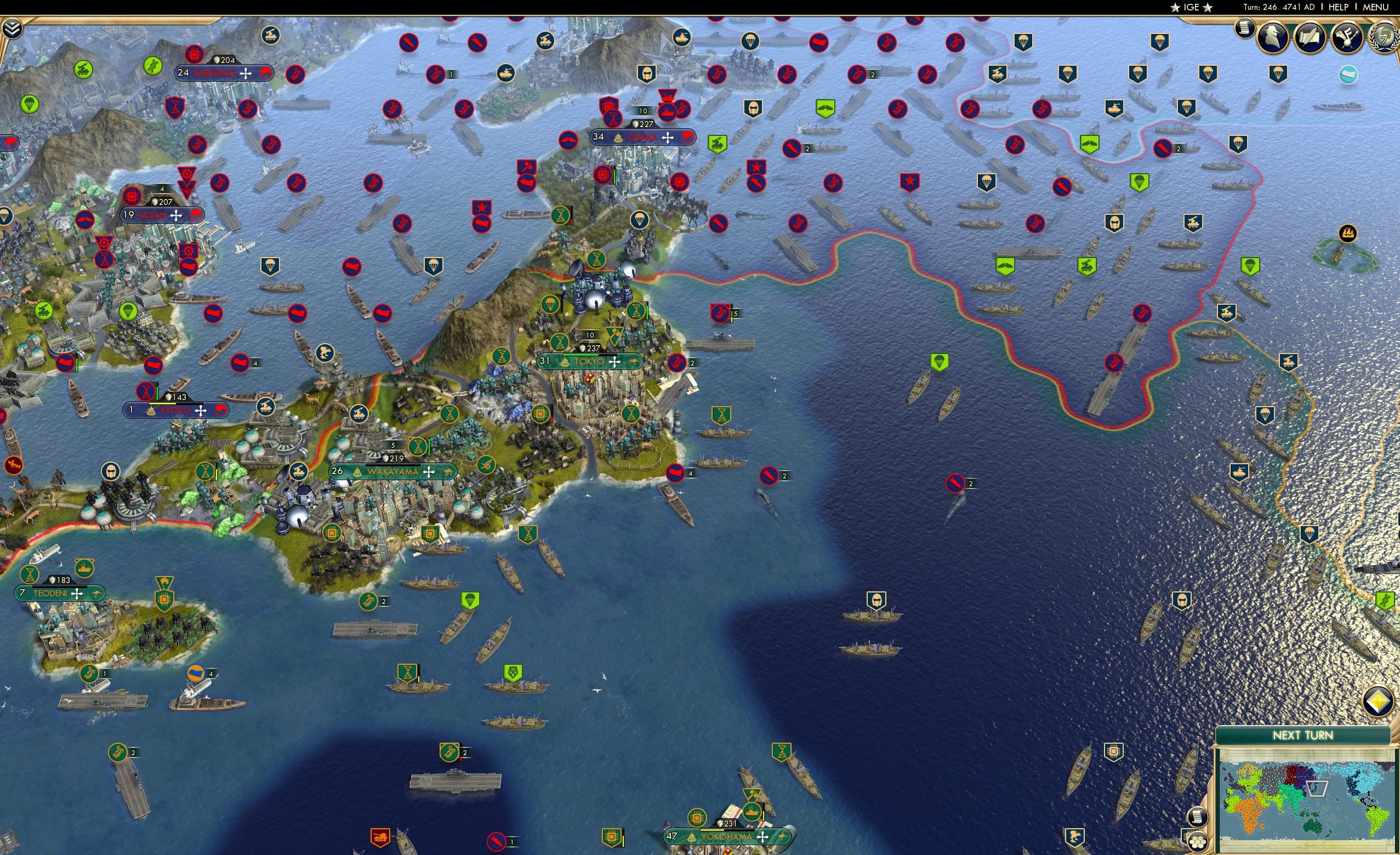Open the notification log scroll beside the minimap
1400x855 pixels.
(1199, 818)
